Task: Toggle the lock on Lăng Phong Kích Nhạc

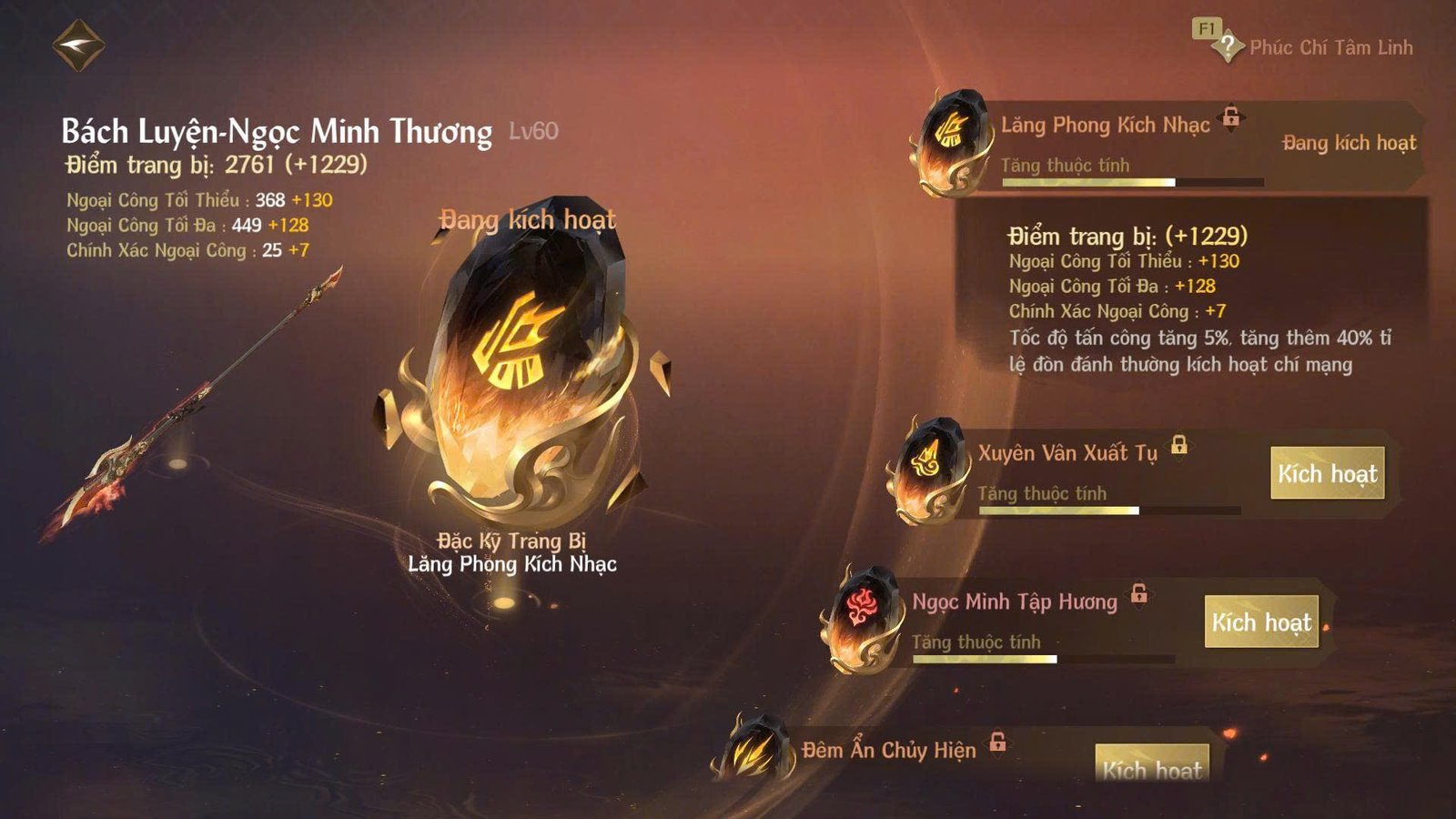Action: pyautogui.click(x=1231, y=116)
